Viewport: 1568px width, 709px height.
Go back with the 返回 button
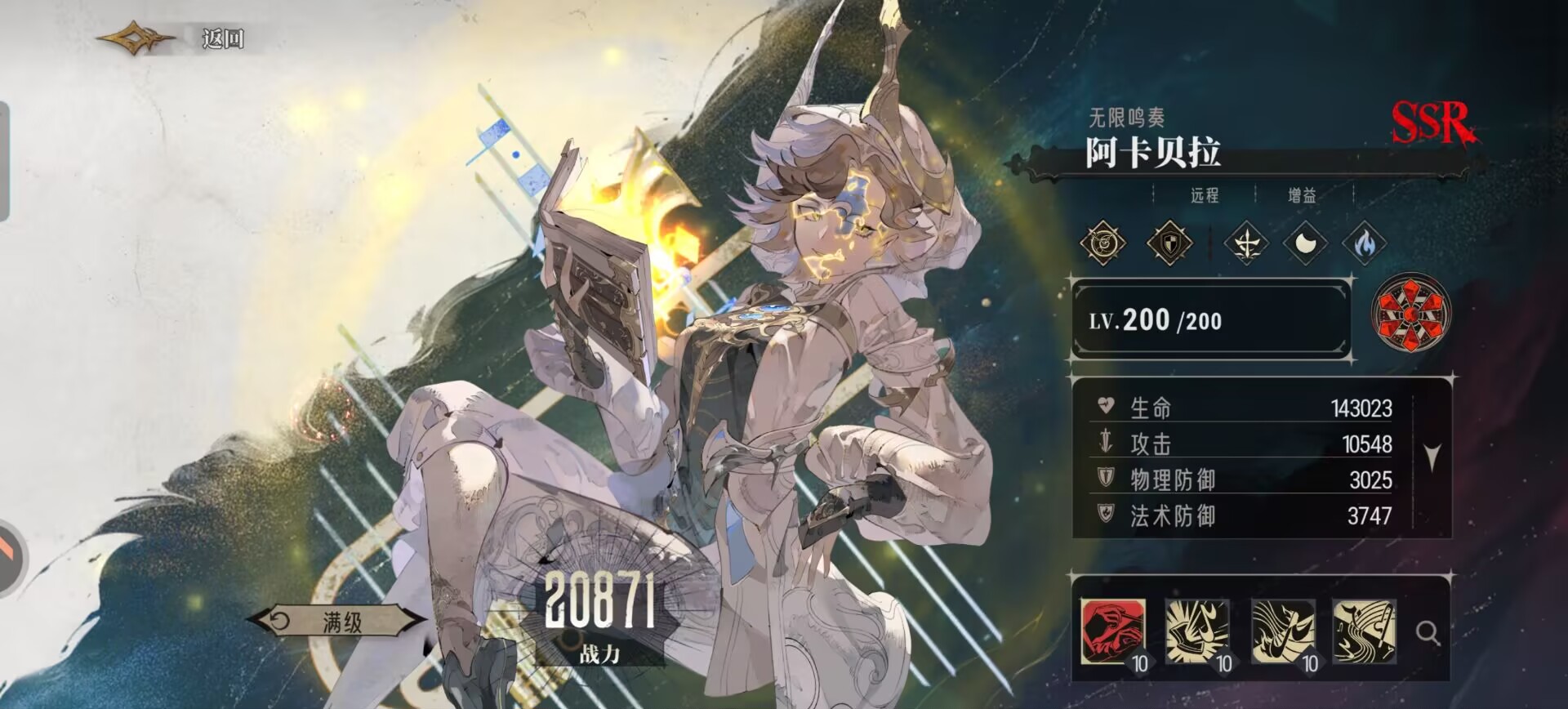point(220,38)
